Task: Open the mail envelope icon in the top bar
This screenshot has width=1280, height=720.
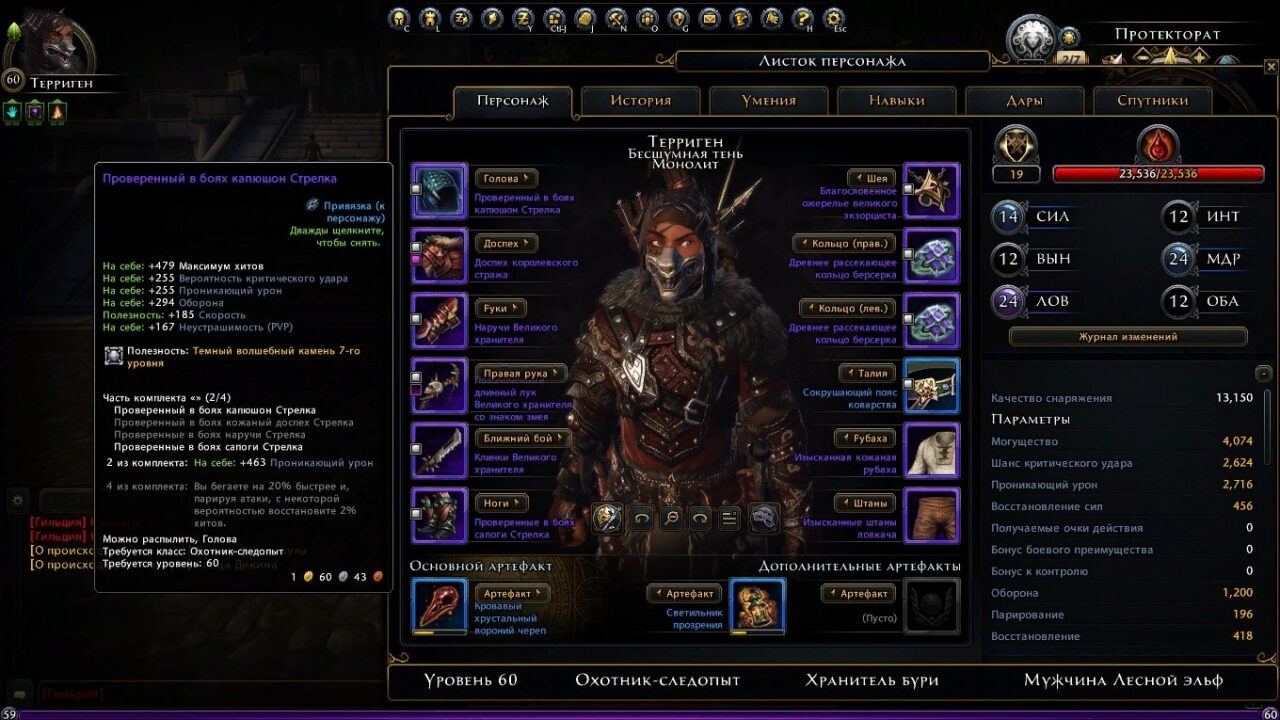Action: (x=710, y=18)
